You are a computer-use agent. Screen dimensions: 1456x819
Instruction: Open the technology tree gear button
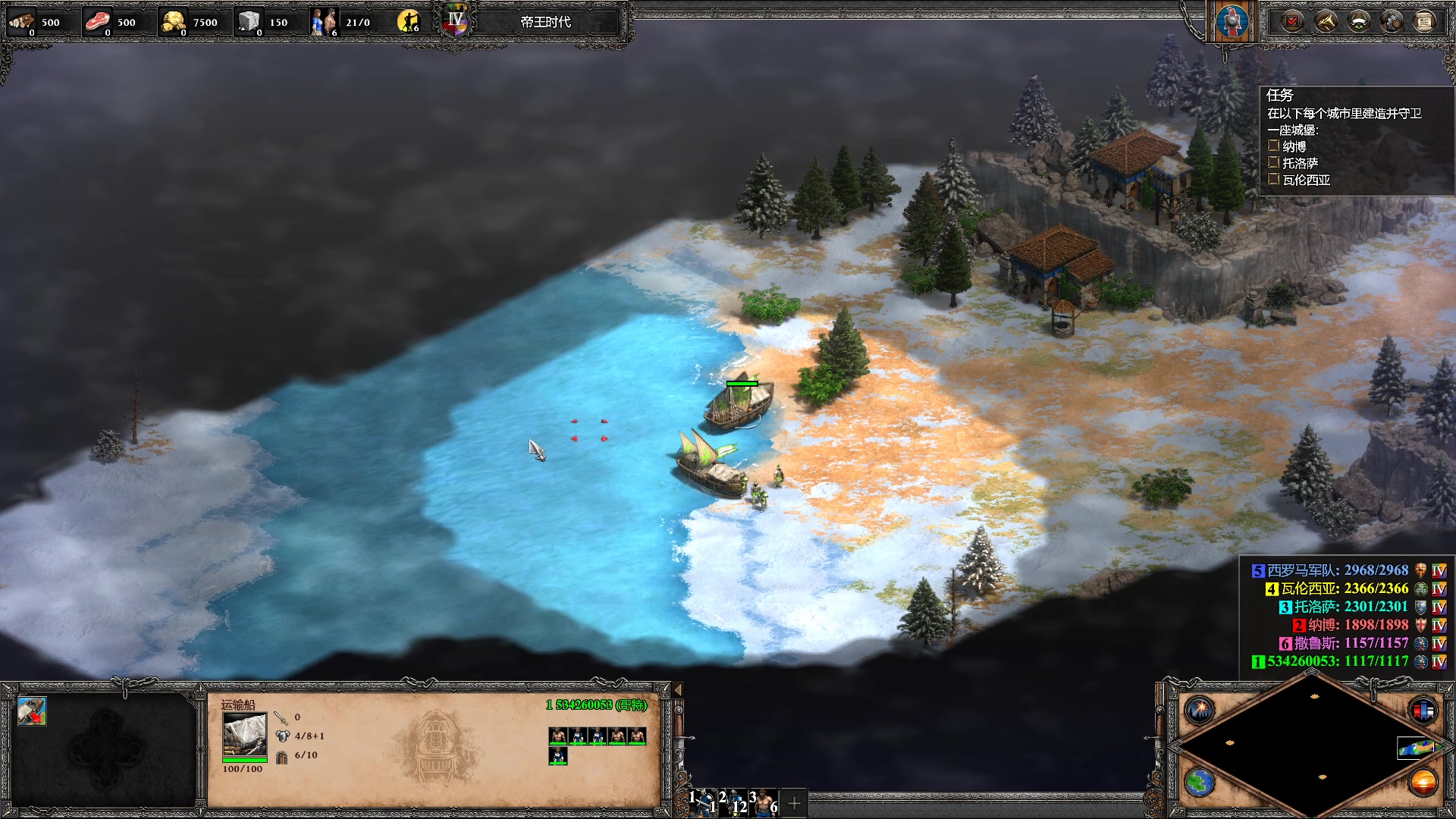(x=1392, y=22)
